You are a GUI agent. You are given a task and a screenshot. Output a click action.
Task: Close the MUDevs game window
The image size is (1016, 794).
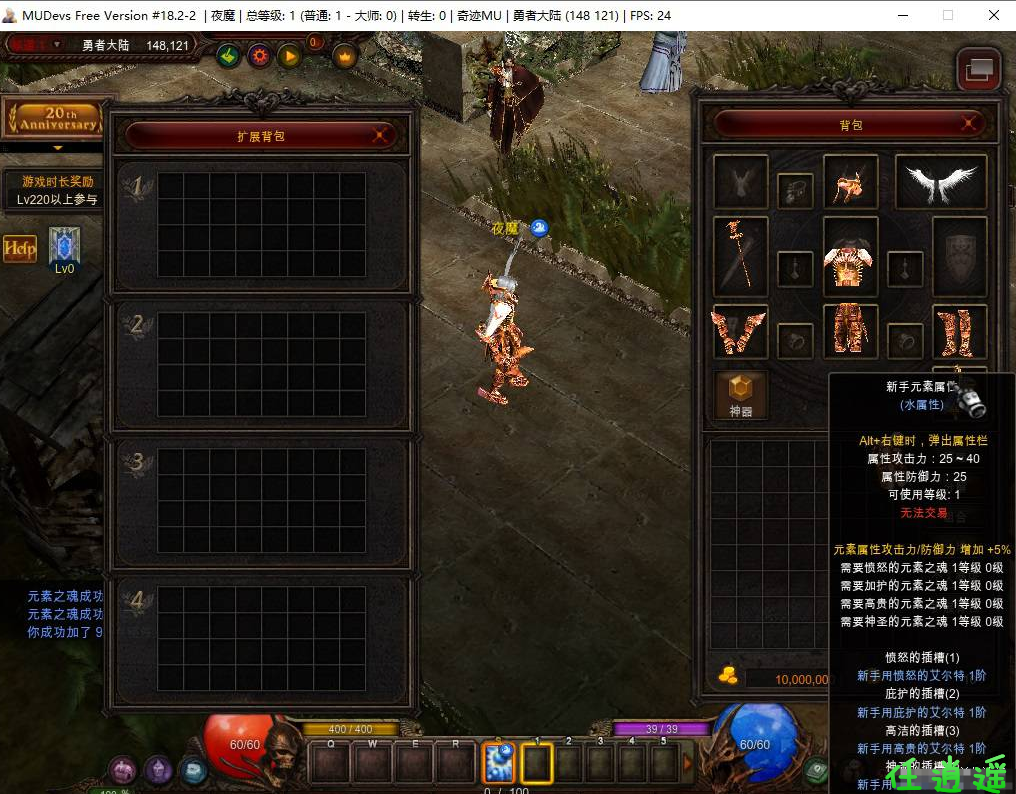[x=993, y=15]
